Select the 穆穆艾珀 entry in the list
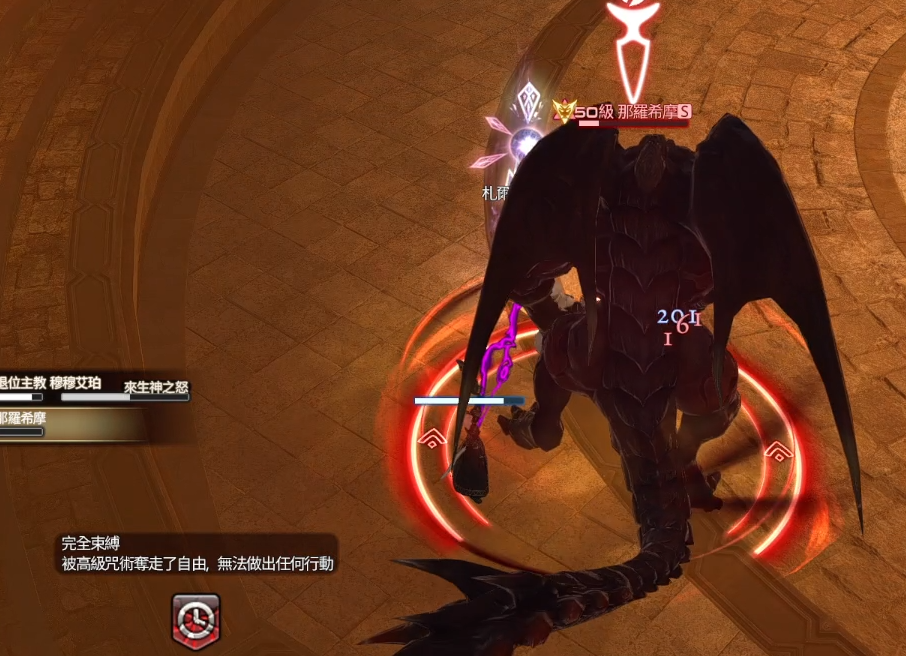This screenshot has width=906, height=656. click(x=76, y=383)
